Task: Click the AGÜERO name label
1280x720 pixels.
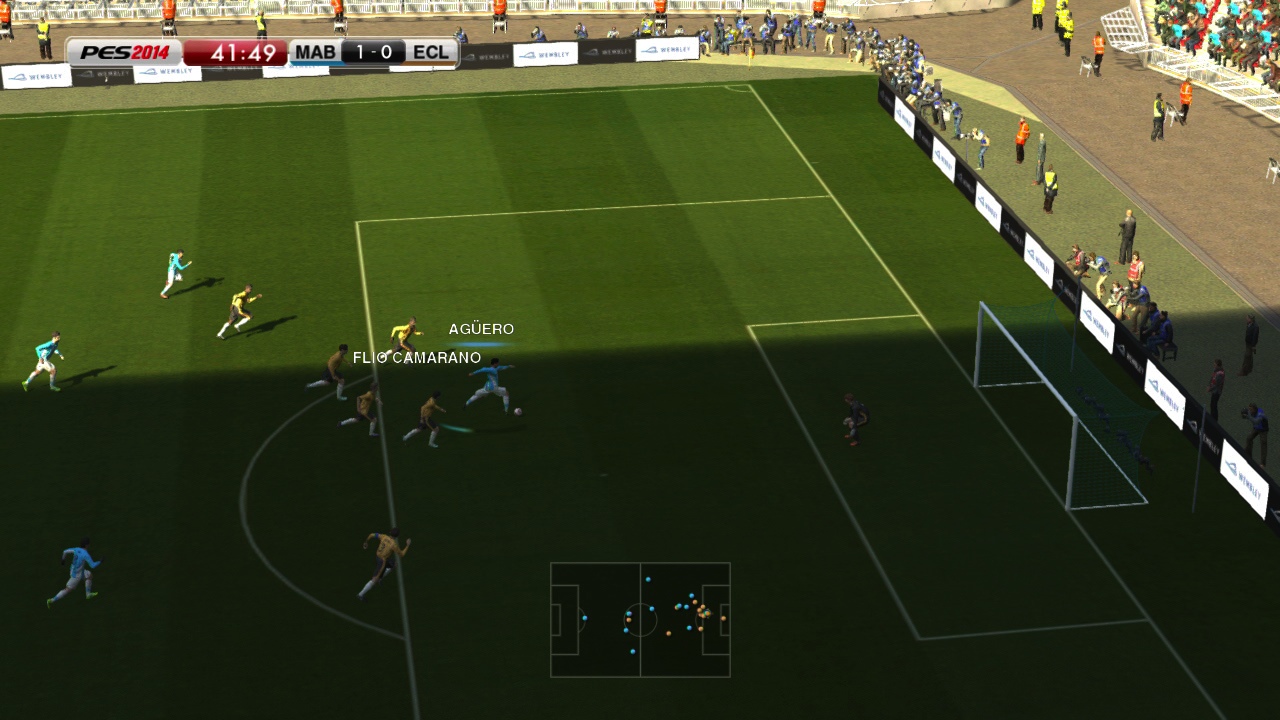Action: (x=482, y=328)
